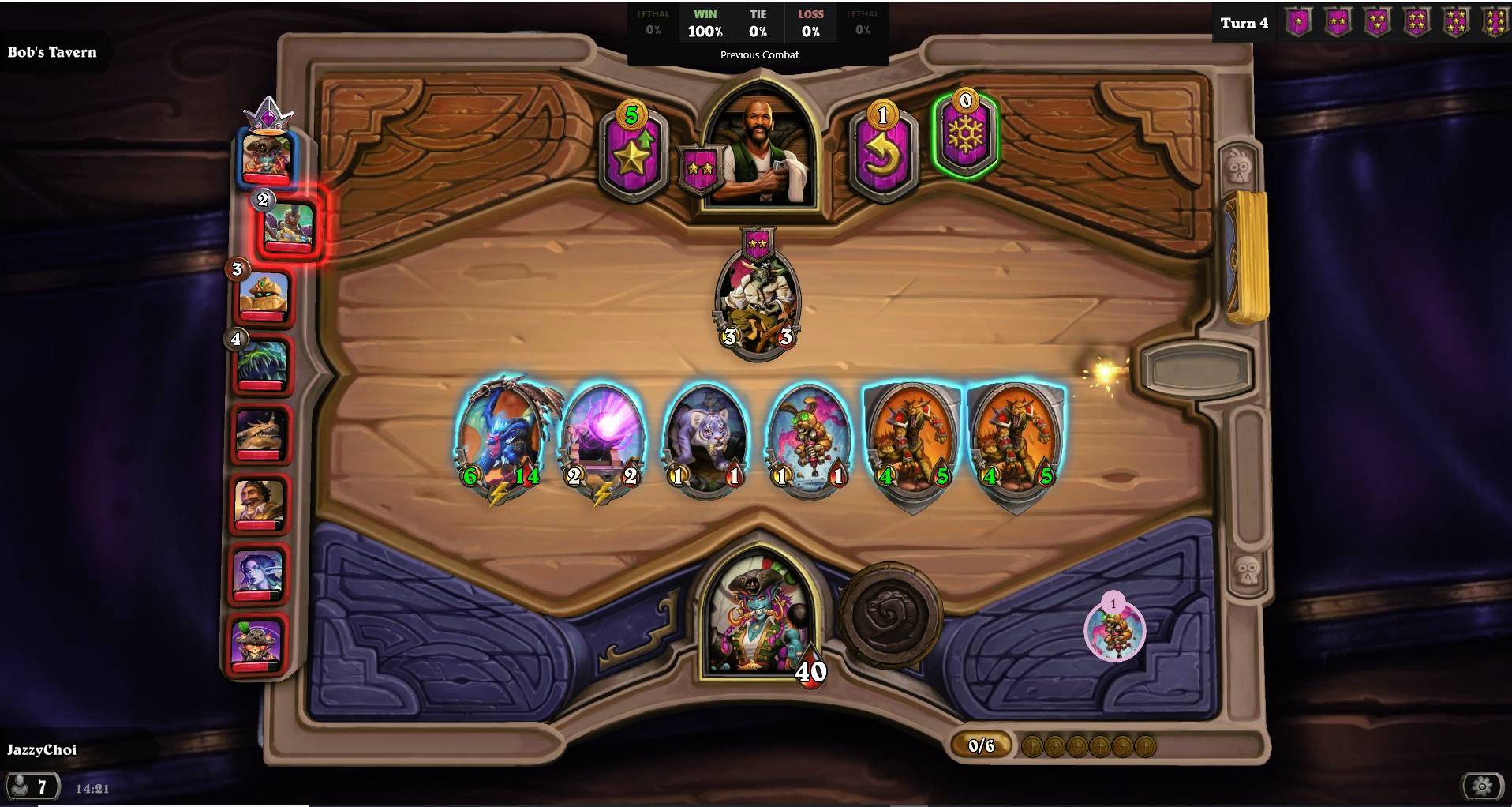Expand the Previous Combat odds panel
Viewport: 1512px width, 807px height.
(x=758, y=54)
